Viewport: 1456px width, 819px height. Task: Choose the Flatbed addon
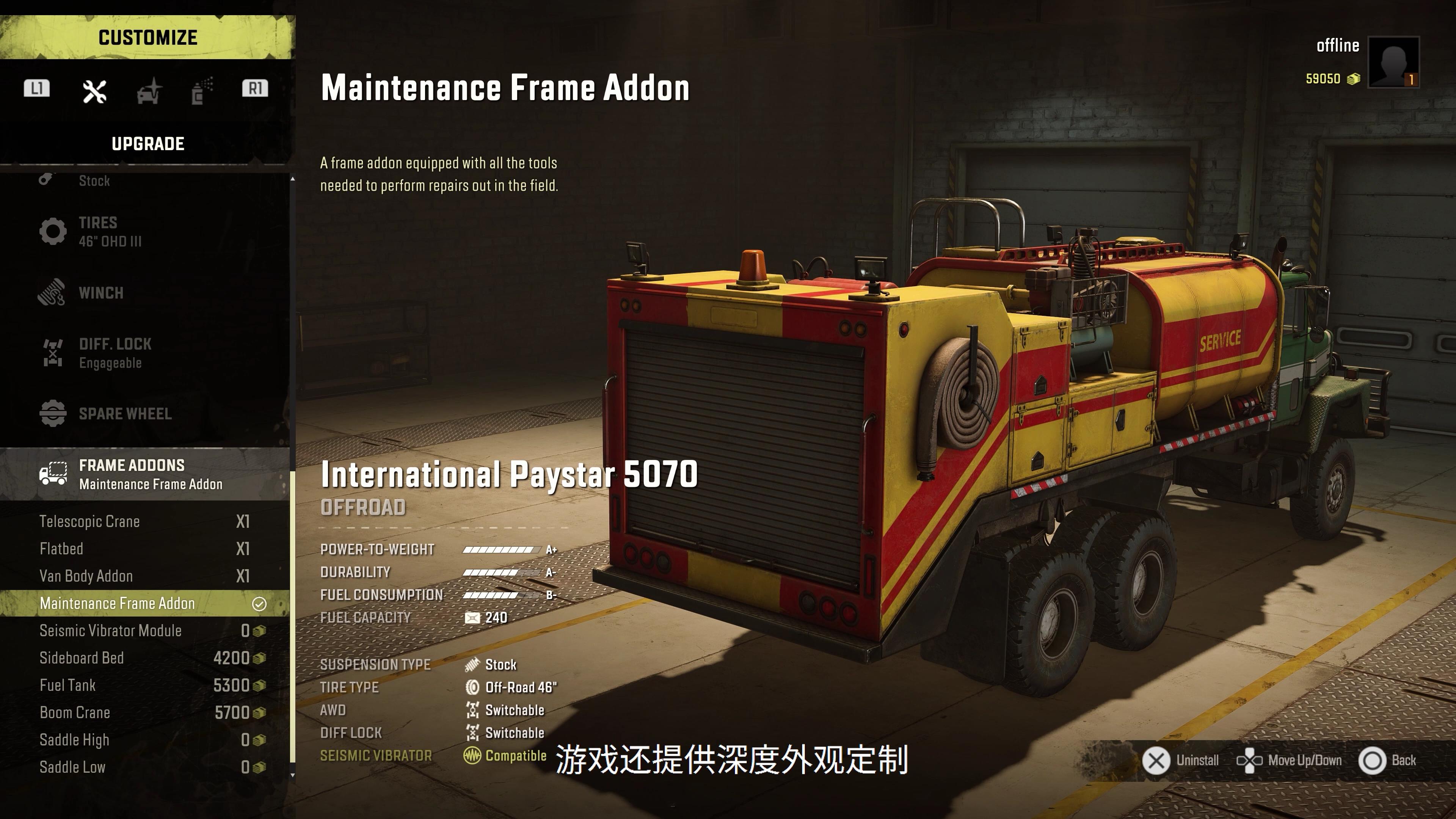(x=145, y=549)
